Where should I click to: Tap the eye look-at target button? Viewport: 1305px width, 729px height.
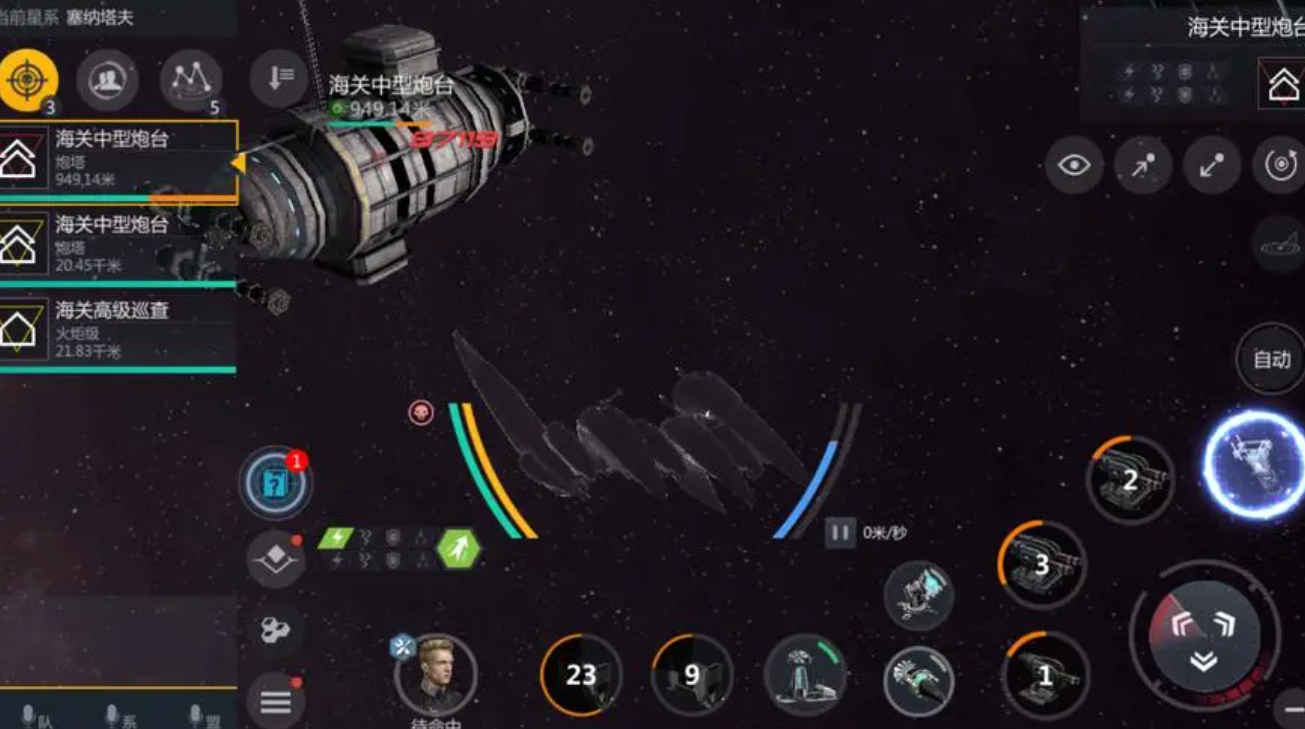(x=1074, y=165)
